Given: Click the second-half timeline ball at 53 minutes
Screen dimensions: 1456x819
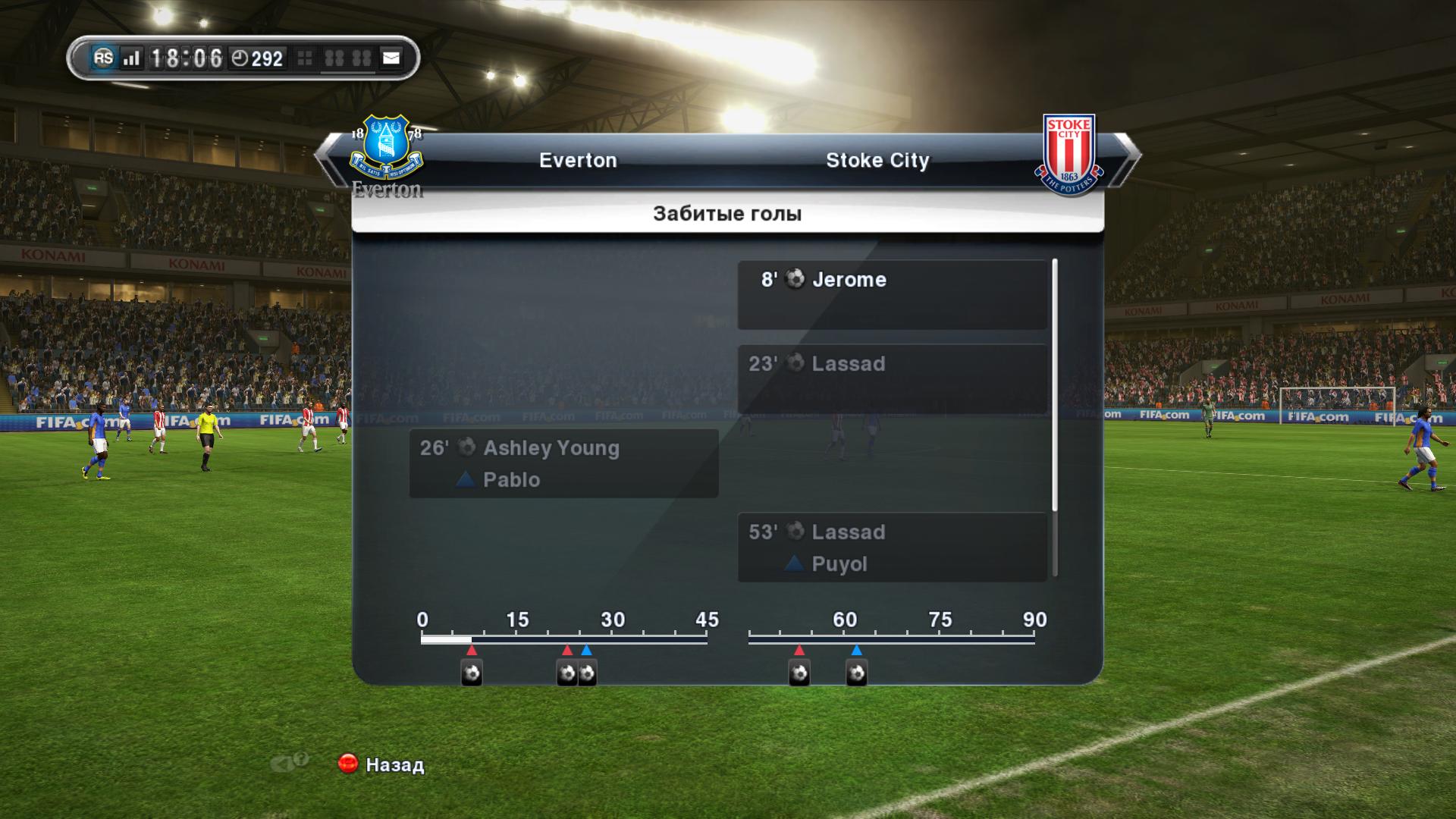Looking at the screenshot, I should point(799,673).
